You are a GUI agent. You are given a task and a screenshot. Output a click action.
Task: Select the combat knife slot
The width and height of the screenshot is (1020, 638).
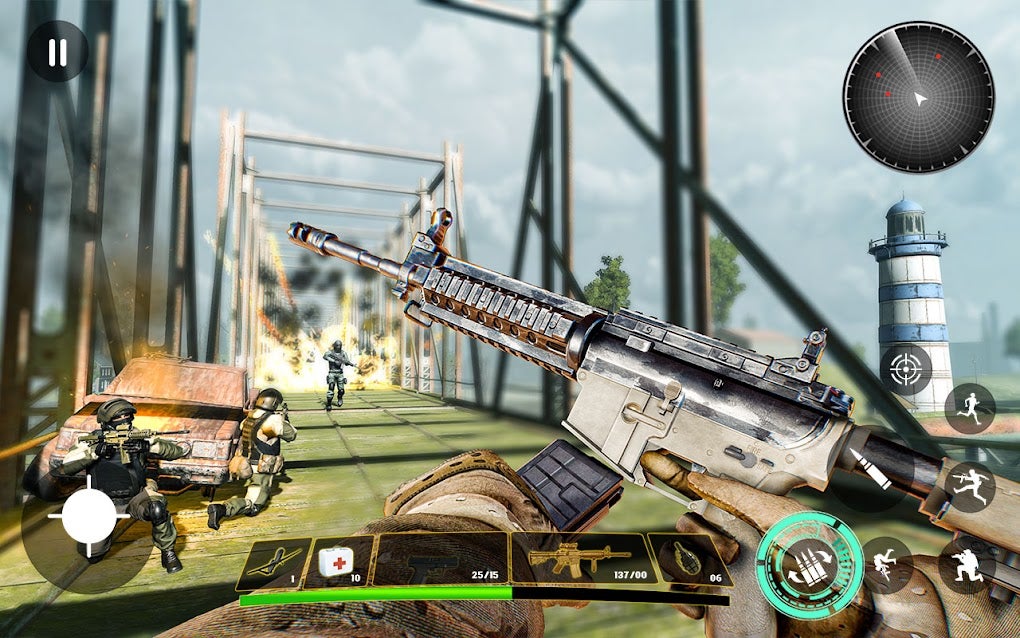[x=273, y=562]
